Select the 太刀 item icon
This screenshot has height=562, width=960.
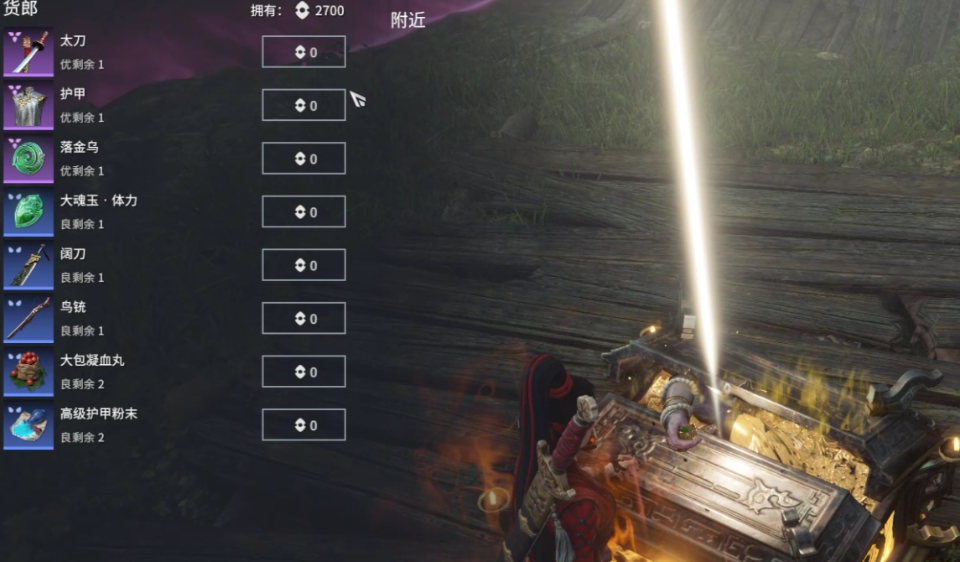click(28, 53)
